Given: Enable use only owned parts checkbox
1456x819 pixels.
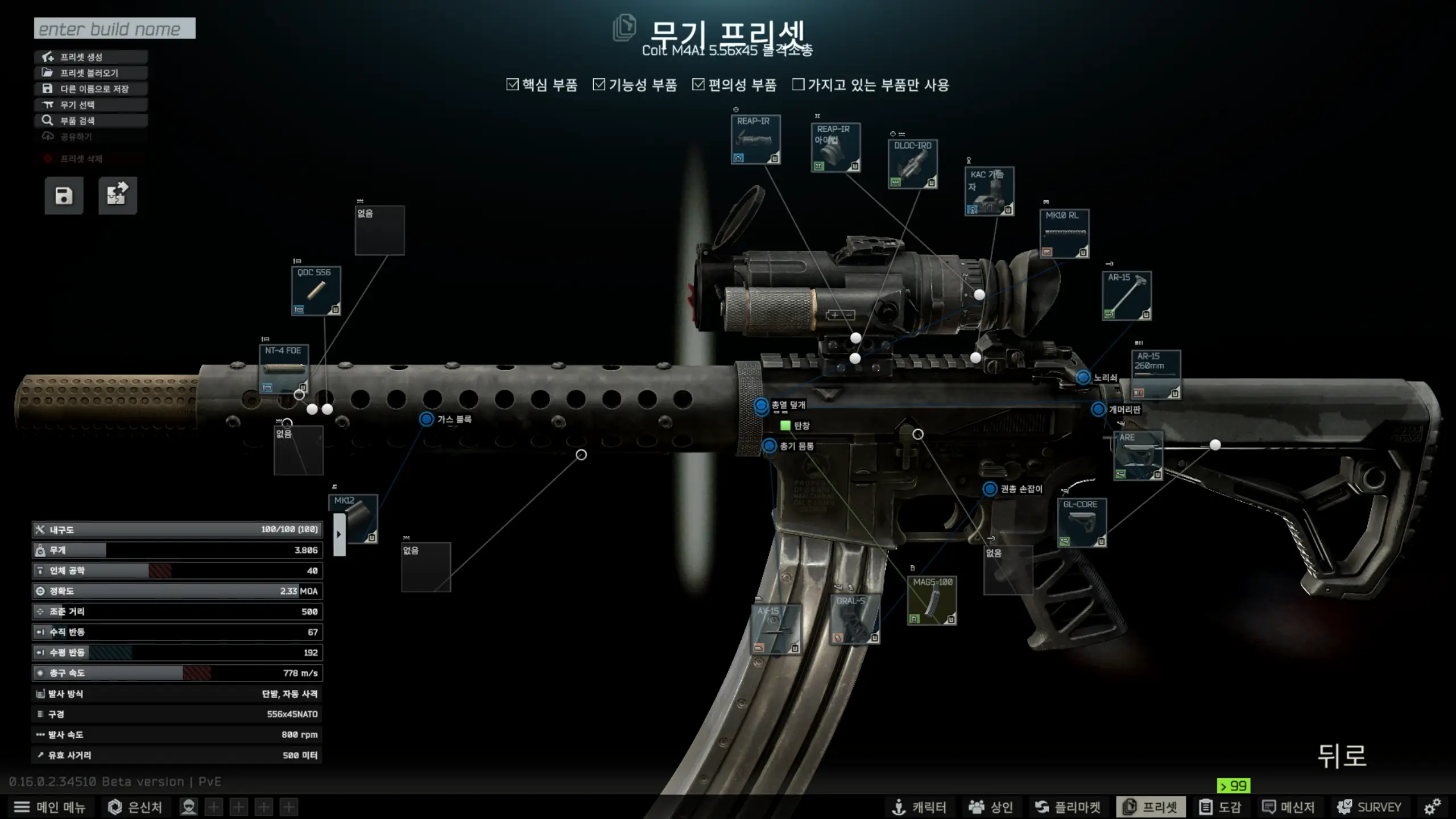Looking at the screenshot, I should coord(799,85).
